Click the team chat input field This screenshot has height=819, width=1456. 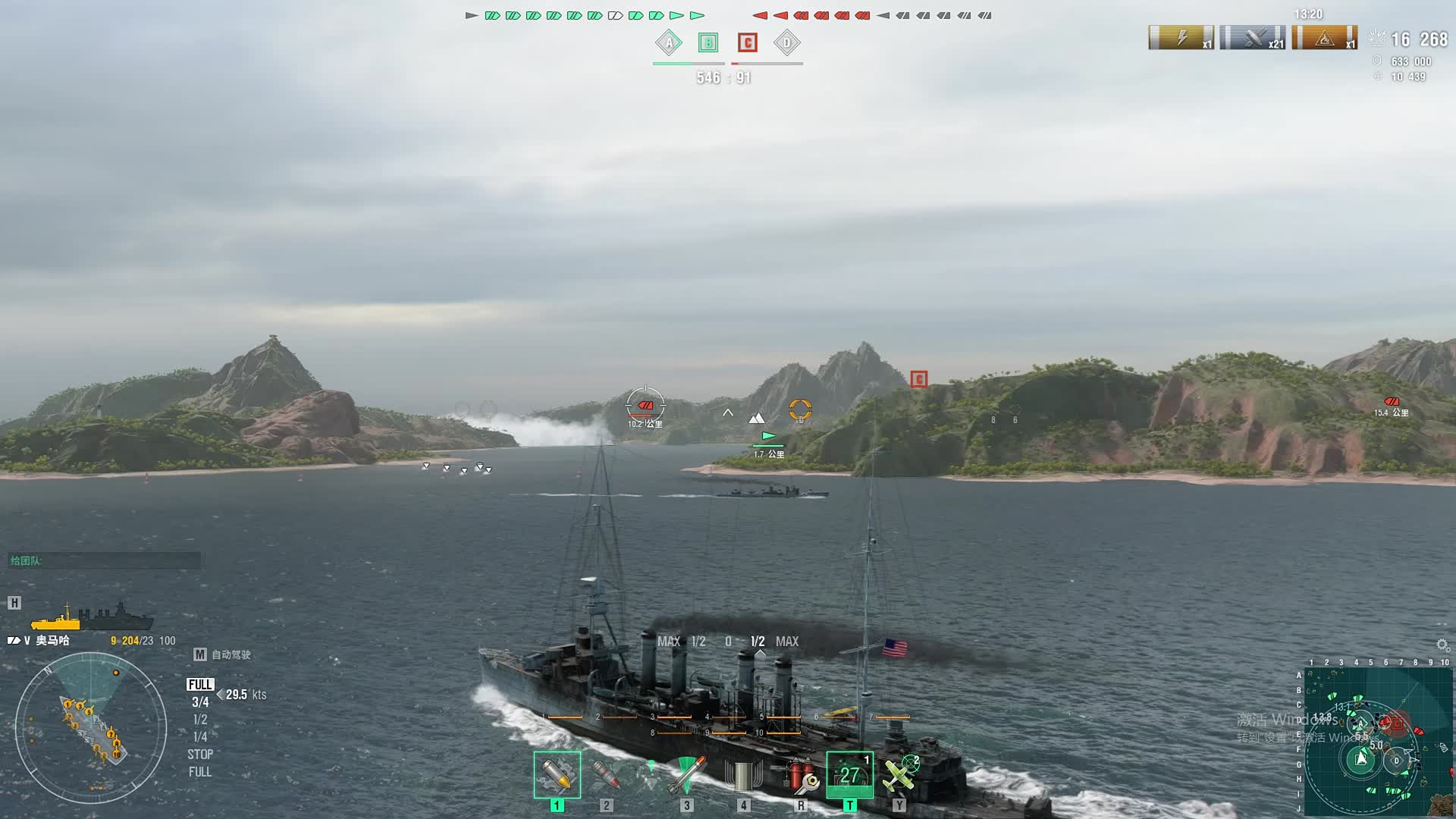coord(105,561)
